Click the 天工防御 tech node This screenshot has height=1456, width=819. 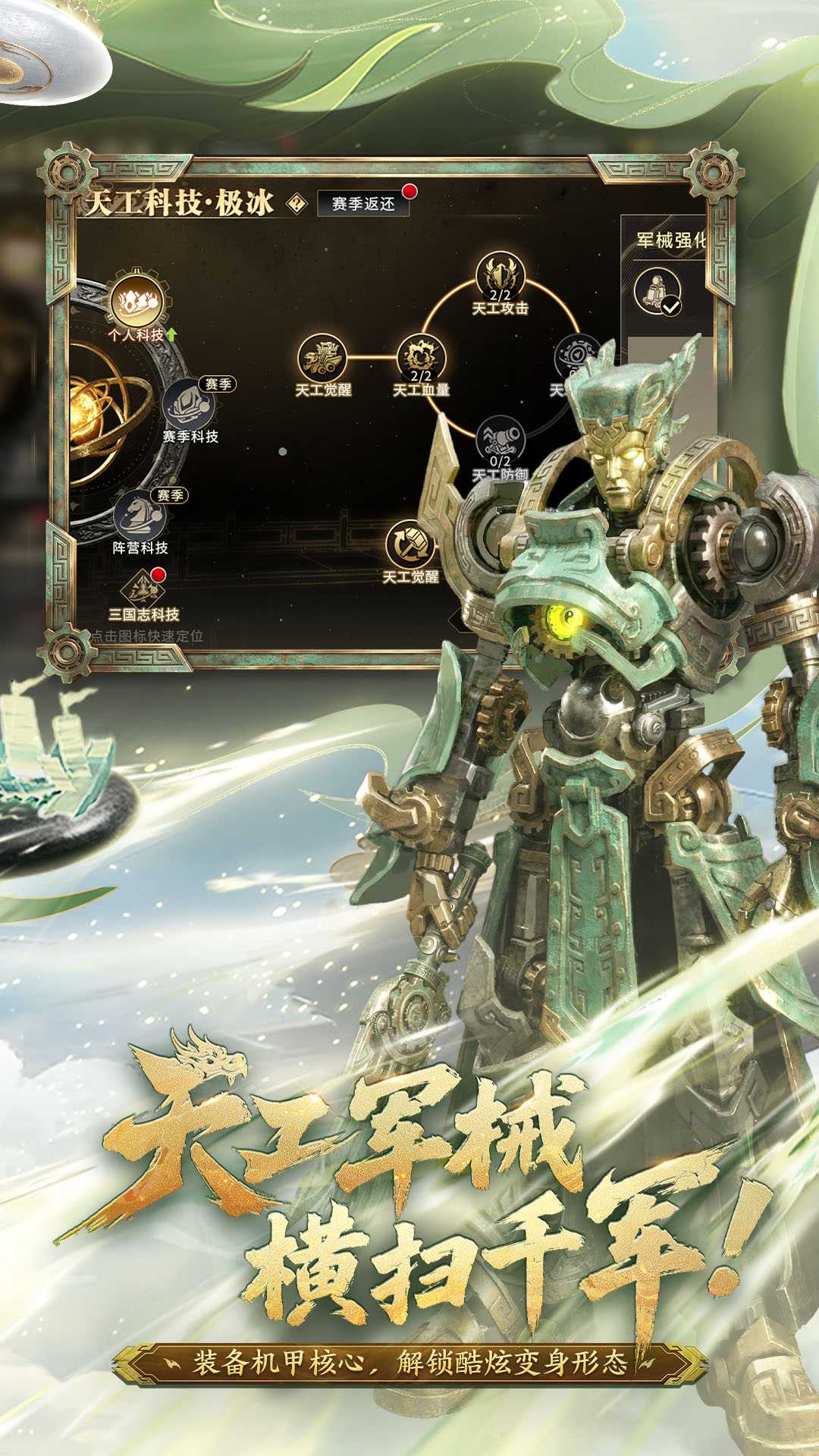[500, 441]
